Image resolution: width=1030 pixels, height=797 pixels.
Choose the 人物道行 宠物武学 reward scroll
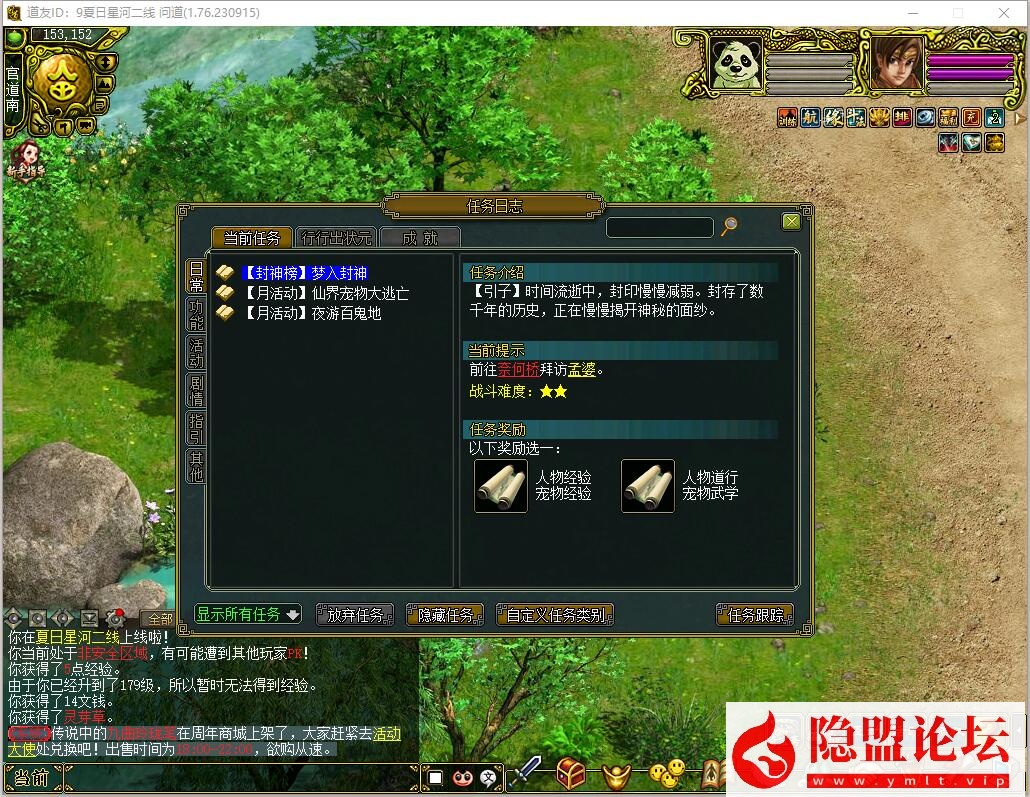pyautogui.click(x=647, y=486)
